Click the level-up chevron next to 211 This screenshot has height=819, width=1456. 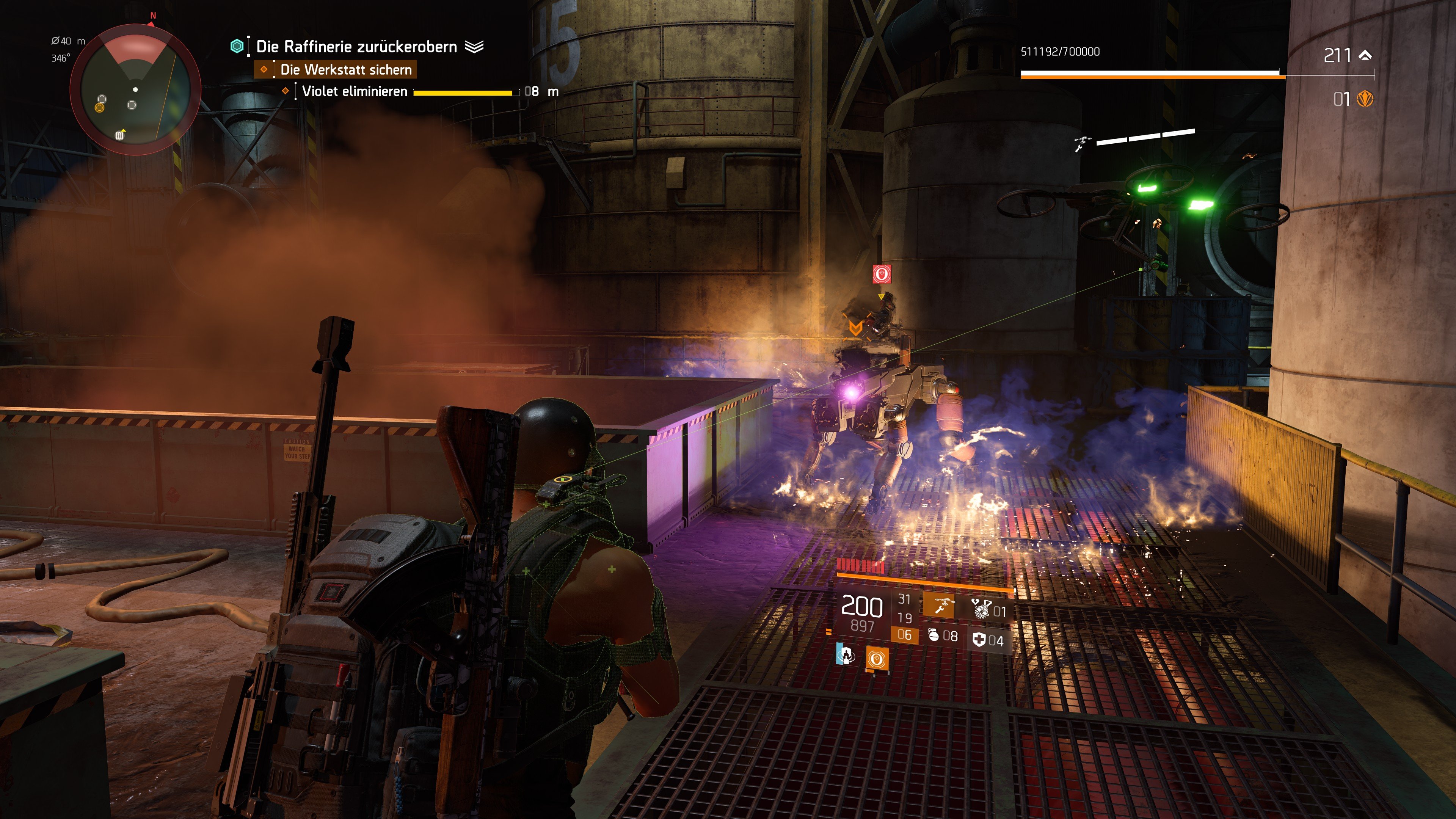pos(1365,55)
